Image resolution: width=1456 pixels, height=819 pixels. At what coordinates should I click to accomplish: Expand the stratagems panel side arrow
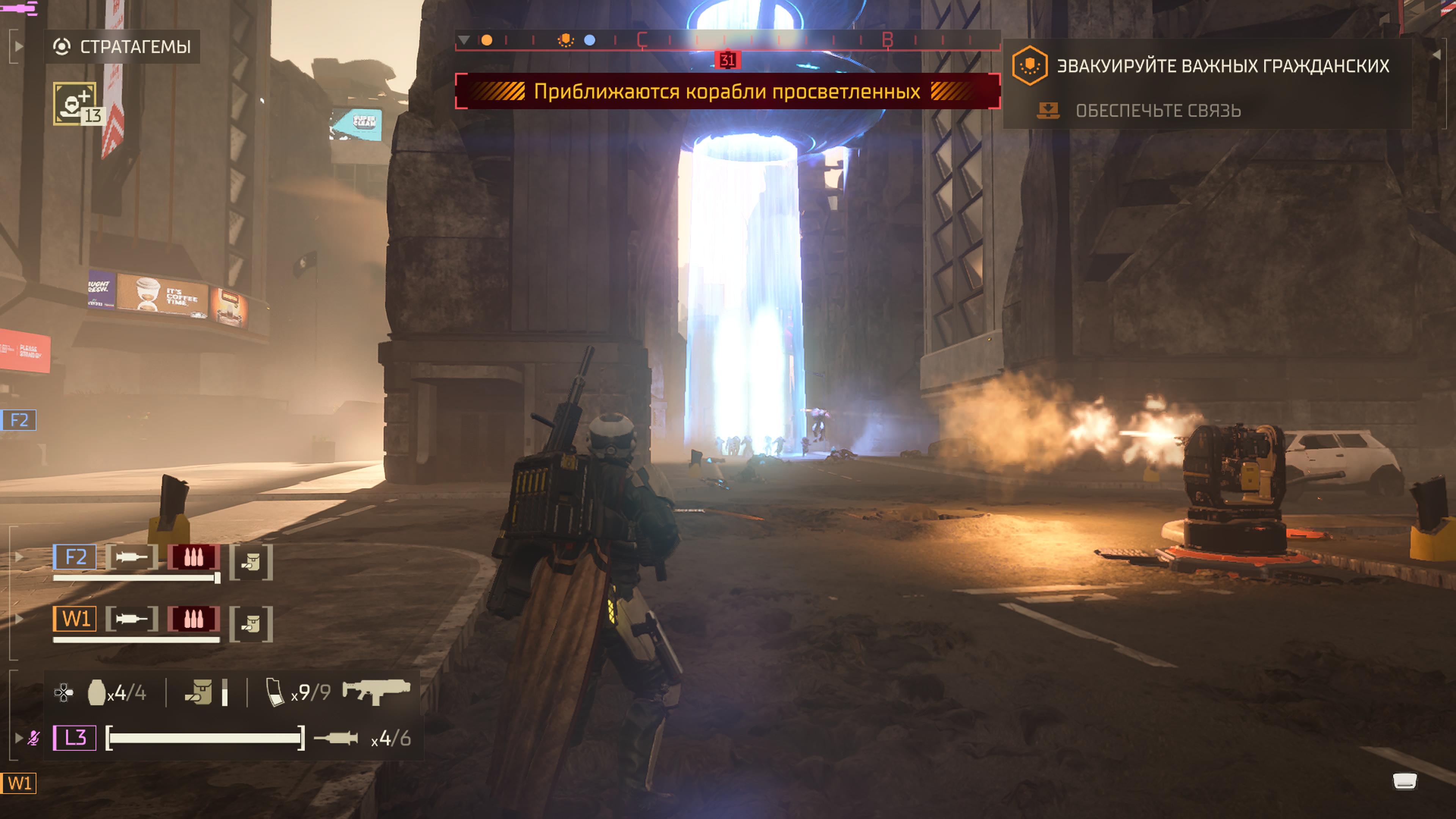19,46
